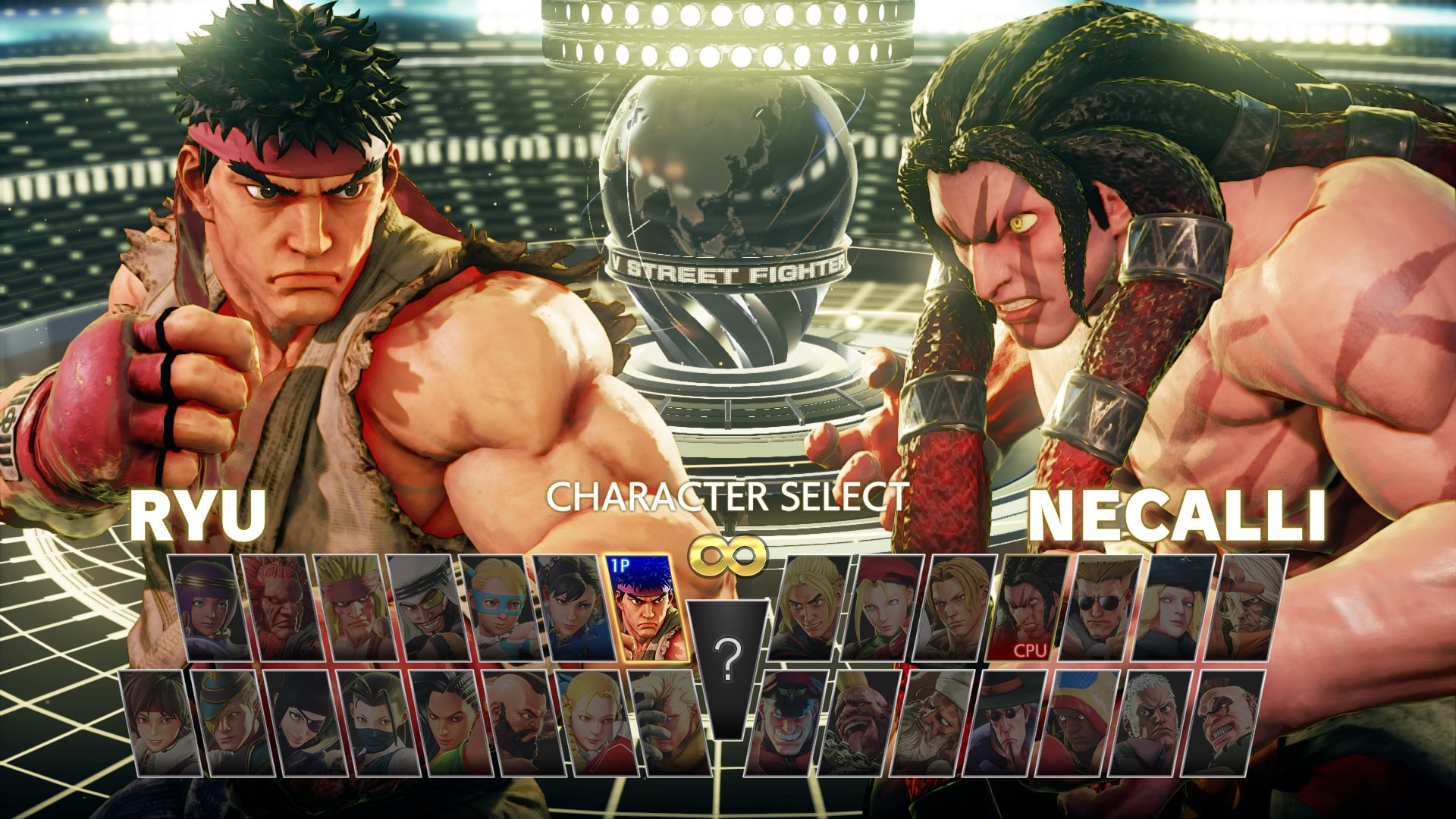Pick F.A.N.G with round dark glasses
The height and width of the screenshot is (819, 1456).
click(x=1004, y=722)
